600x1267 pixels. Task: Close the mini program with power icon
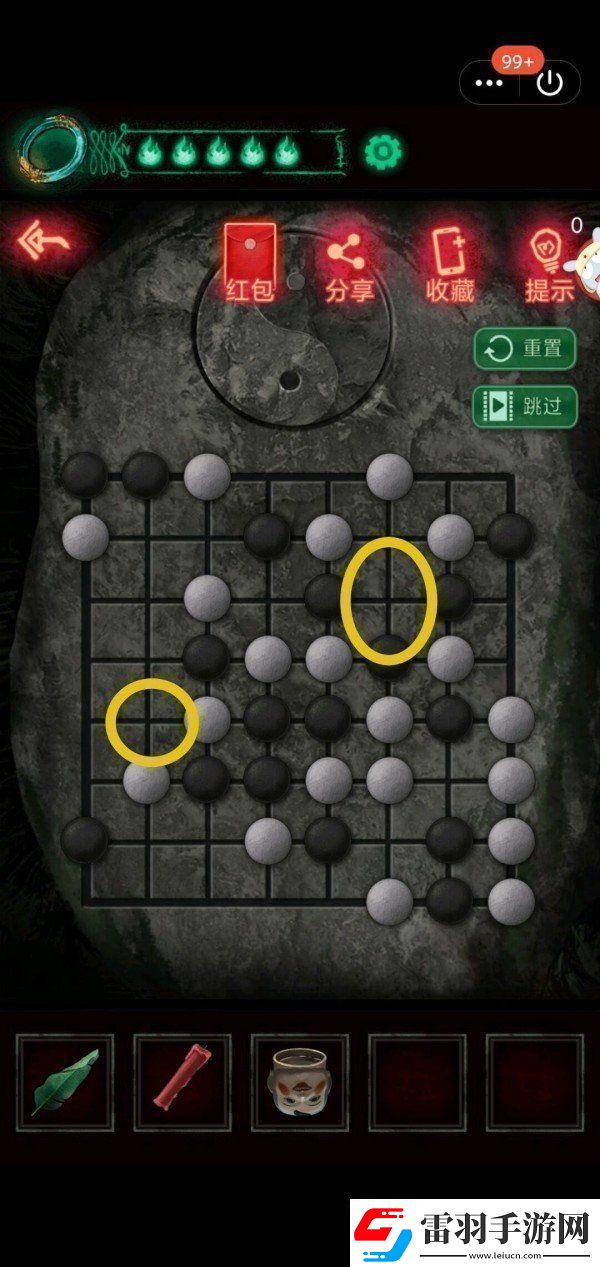click(x=549, y=83)
